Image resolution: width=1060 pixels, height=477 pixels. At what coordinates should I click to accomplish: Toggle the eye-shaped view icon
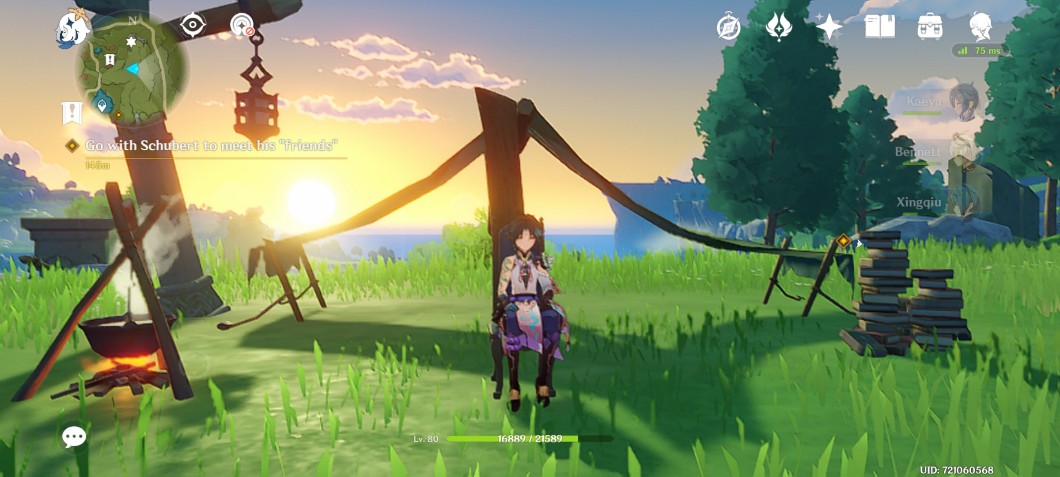(x=192, y=26)
